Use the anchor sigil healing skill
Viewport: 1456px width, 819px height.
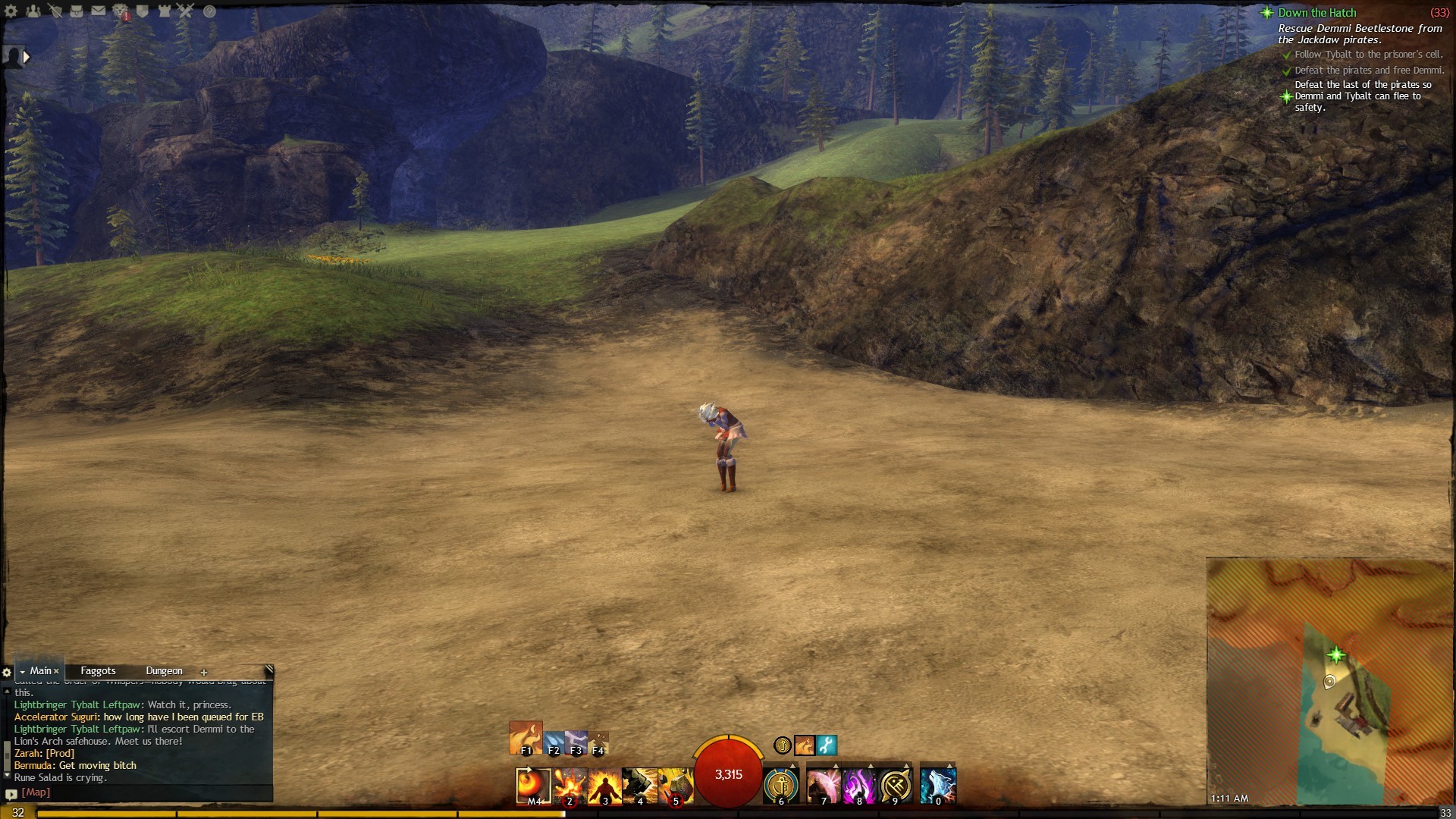[780, 785]
